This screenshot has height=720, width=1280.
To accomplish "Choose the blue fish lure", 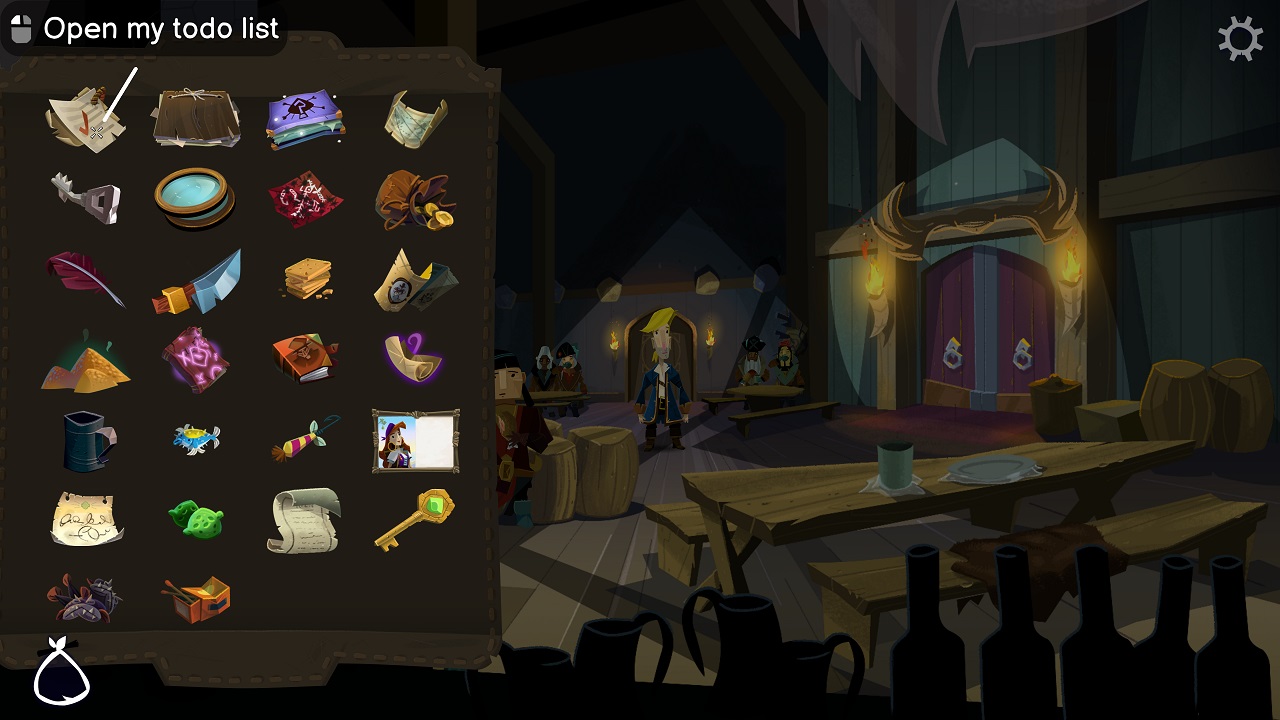I will click(x=196, y=438).
